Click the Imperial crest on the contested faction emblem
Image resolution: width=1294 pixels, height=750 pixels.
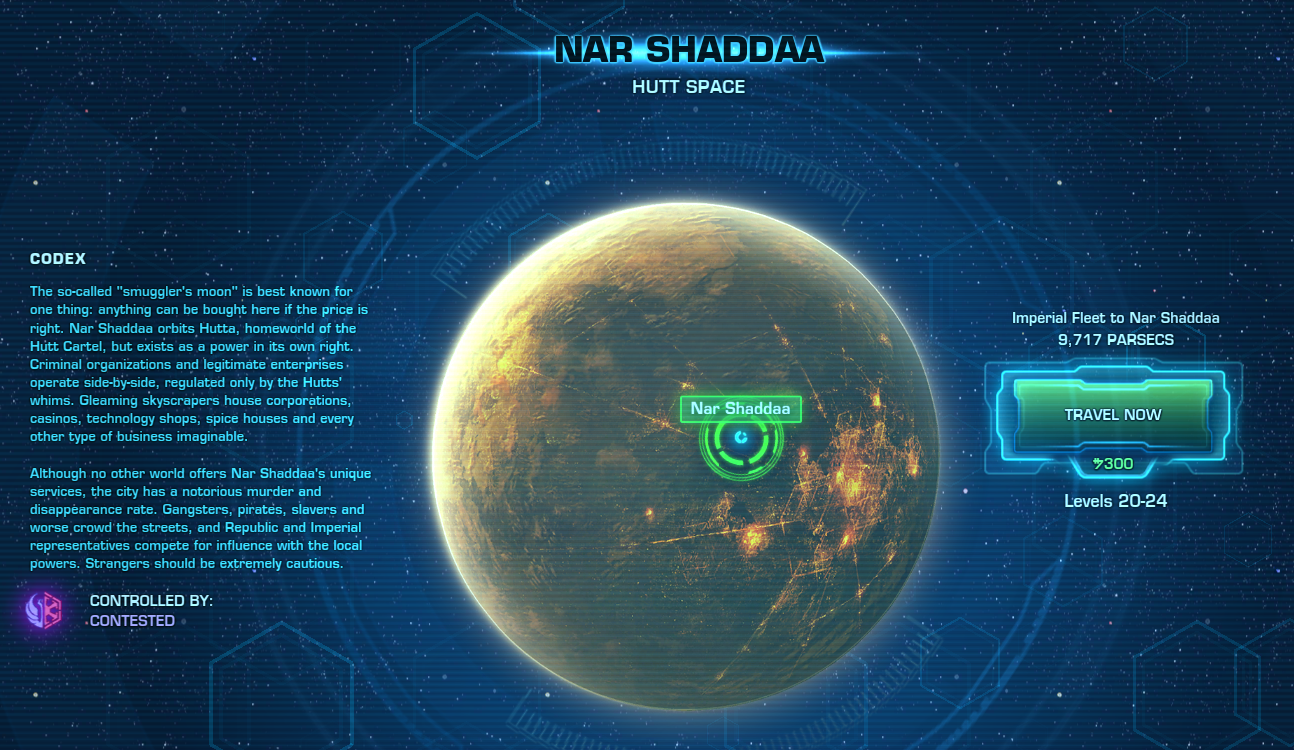tap(52, 610)
